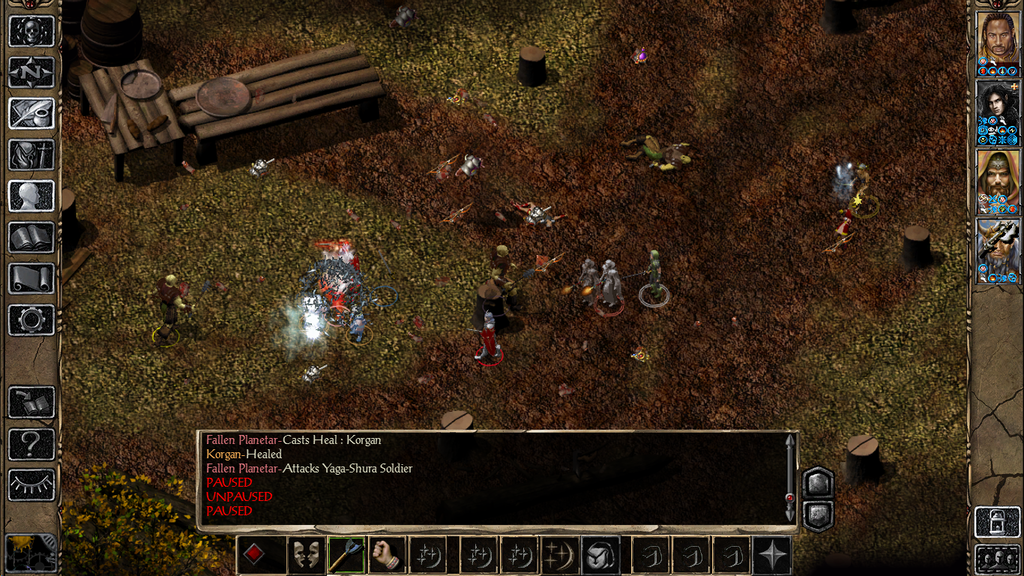Click the question mark help button
1024x576 pixels.
(31, 444)
